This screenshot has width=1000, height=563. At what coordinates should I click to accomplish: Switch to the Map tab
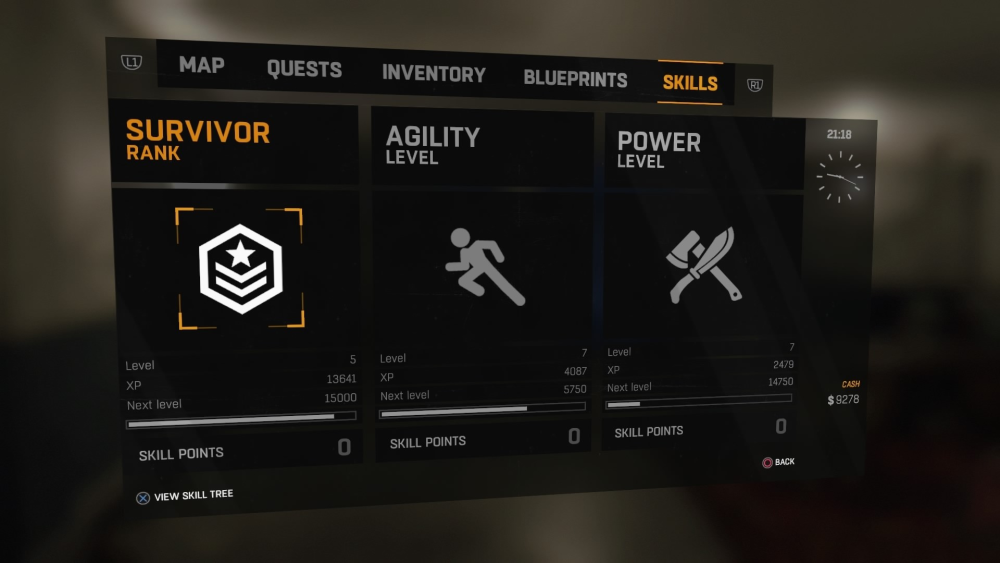coord(201,66)
